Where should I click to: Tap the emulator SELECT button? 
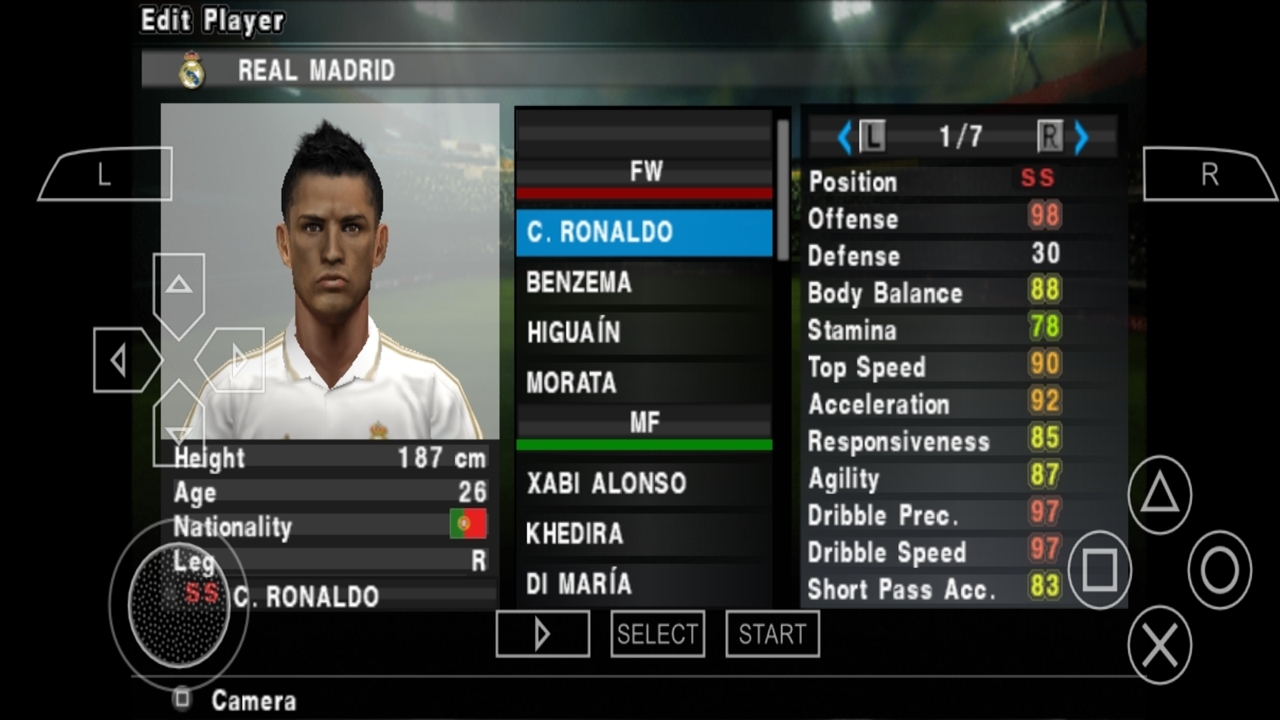pyautogui.click(x=657, y=634)
